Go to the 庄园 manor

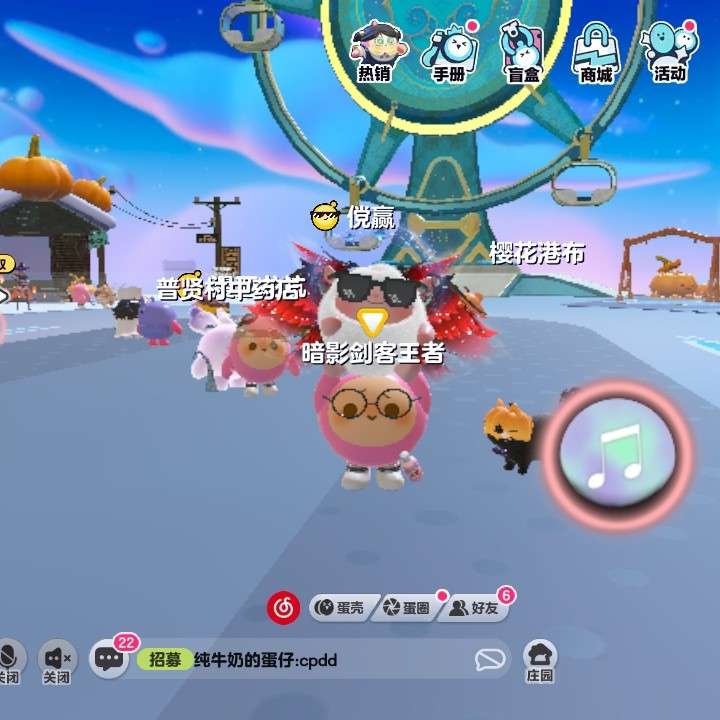coord(540,659)
